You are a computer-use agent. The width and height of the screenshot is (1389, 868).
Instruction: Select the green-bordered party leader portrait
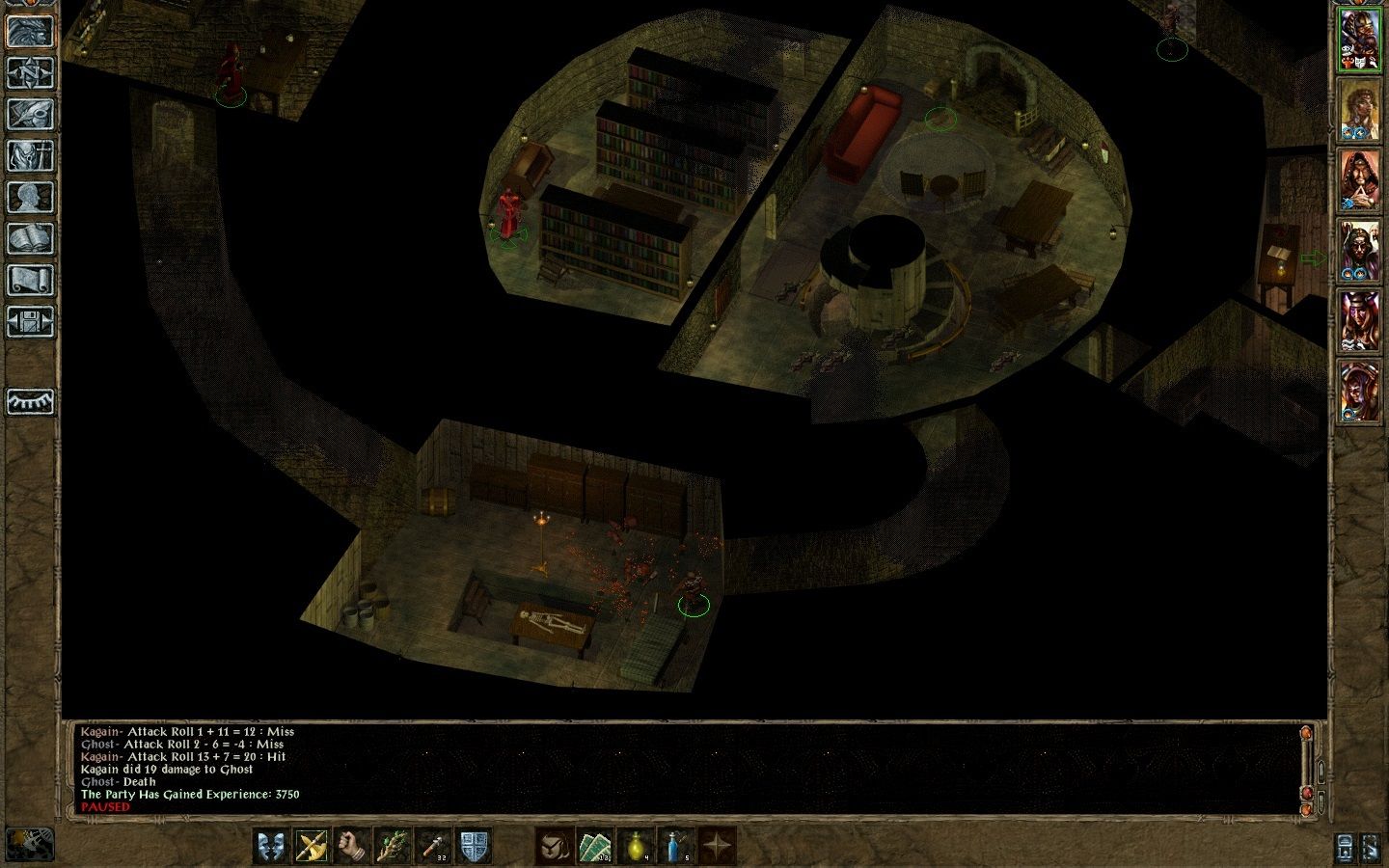tap(1358, 41)
